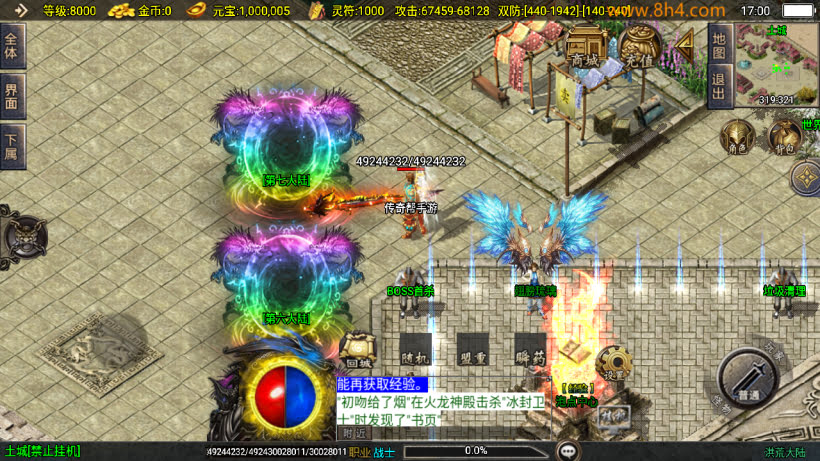
Task: Open the 商城 shop
Action: [584, 47]
